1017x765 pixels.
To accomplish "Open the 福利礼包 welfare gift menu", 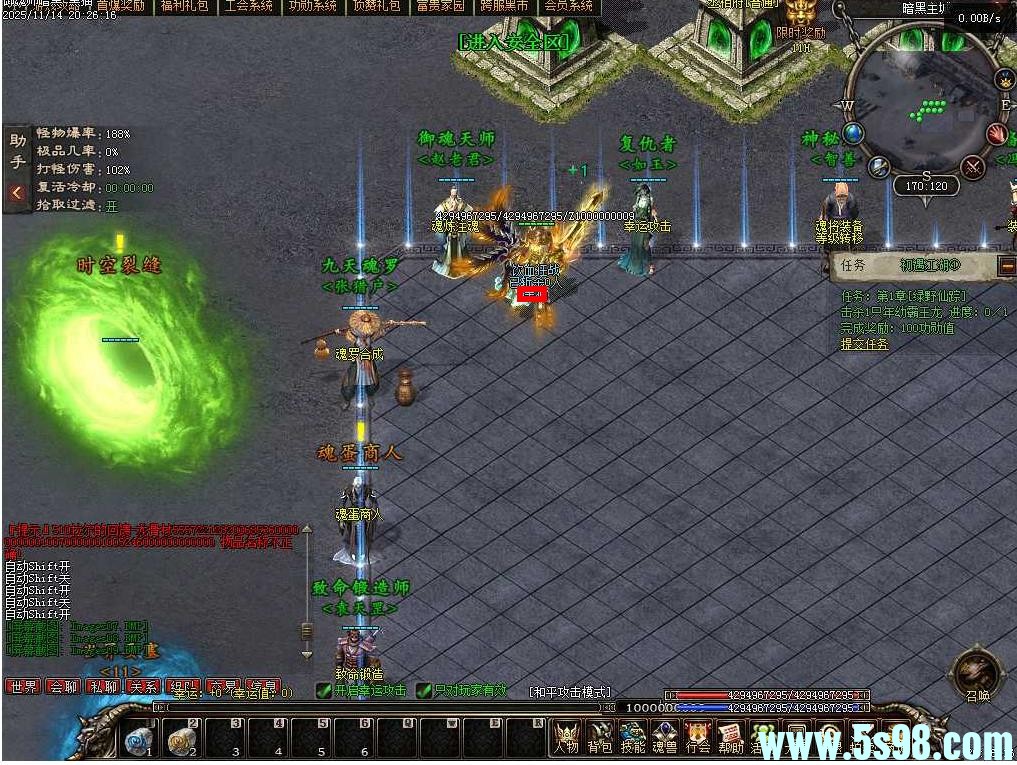I will [x=184, y=6].
